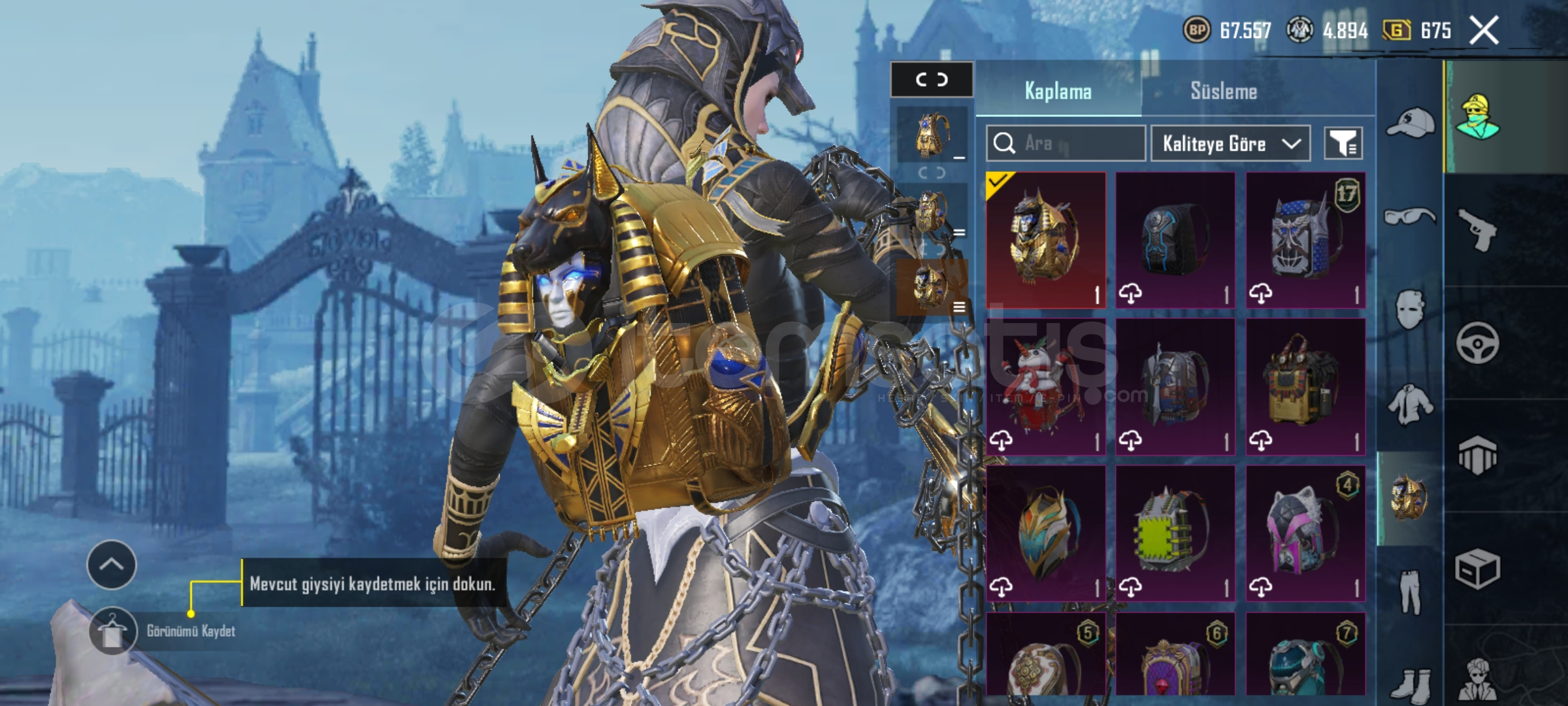
Task: Show the face mask category
Action: [x=1410, y=309]
